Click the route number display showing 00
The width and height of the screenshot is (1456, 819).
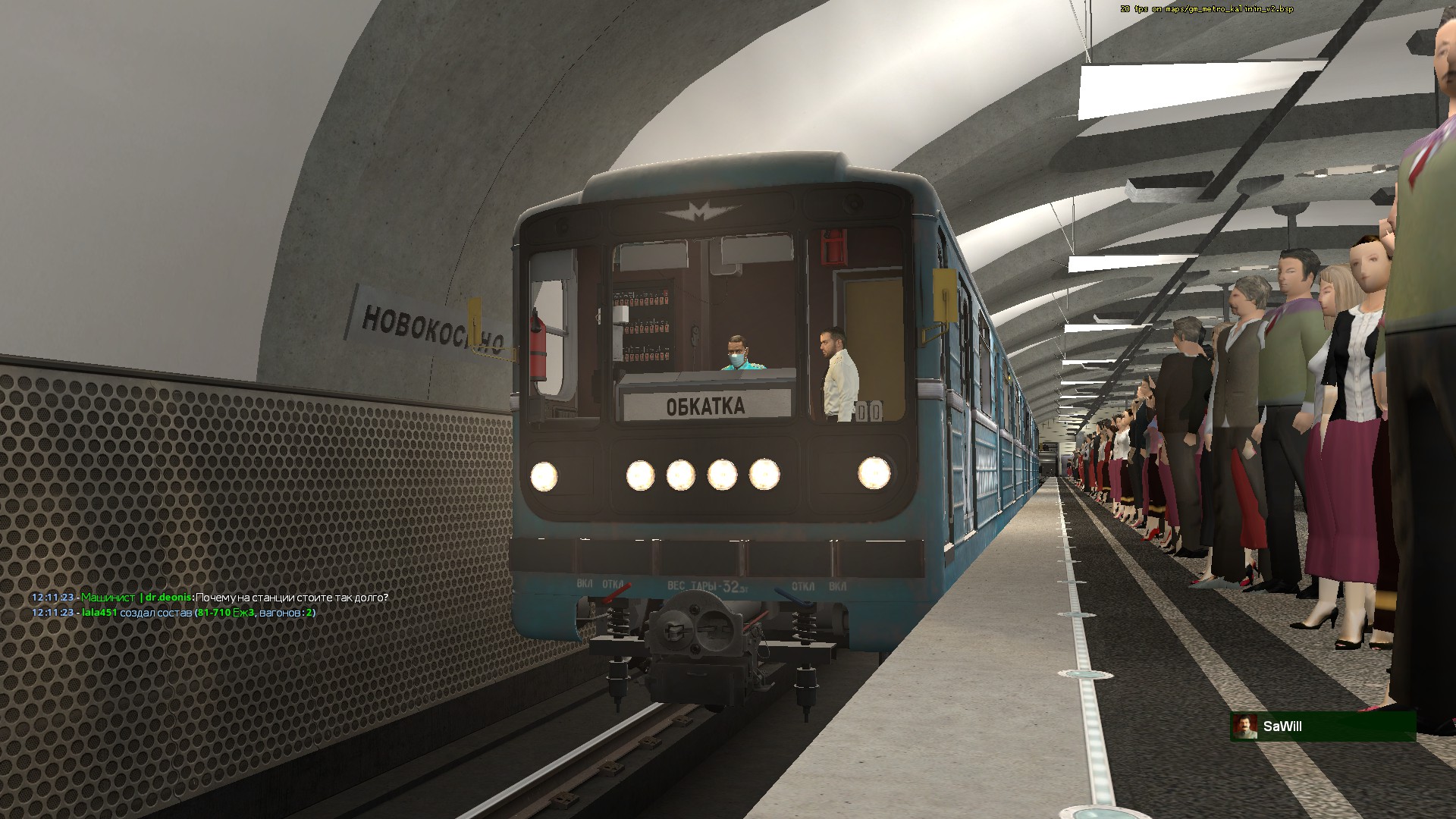point(869,409)
